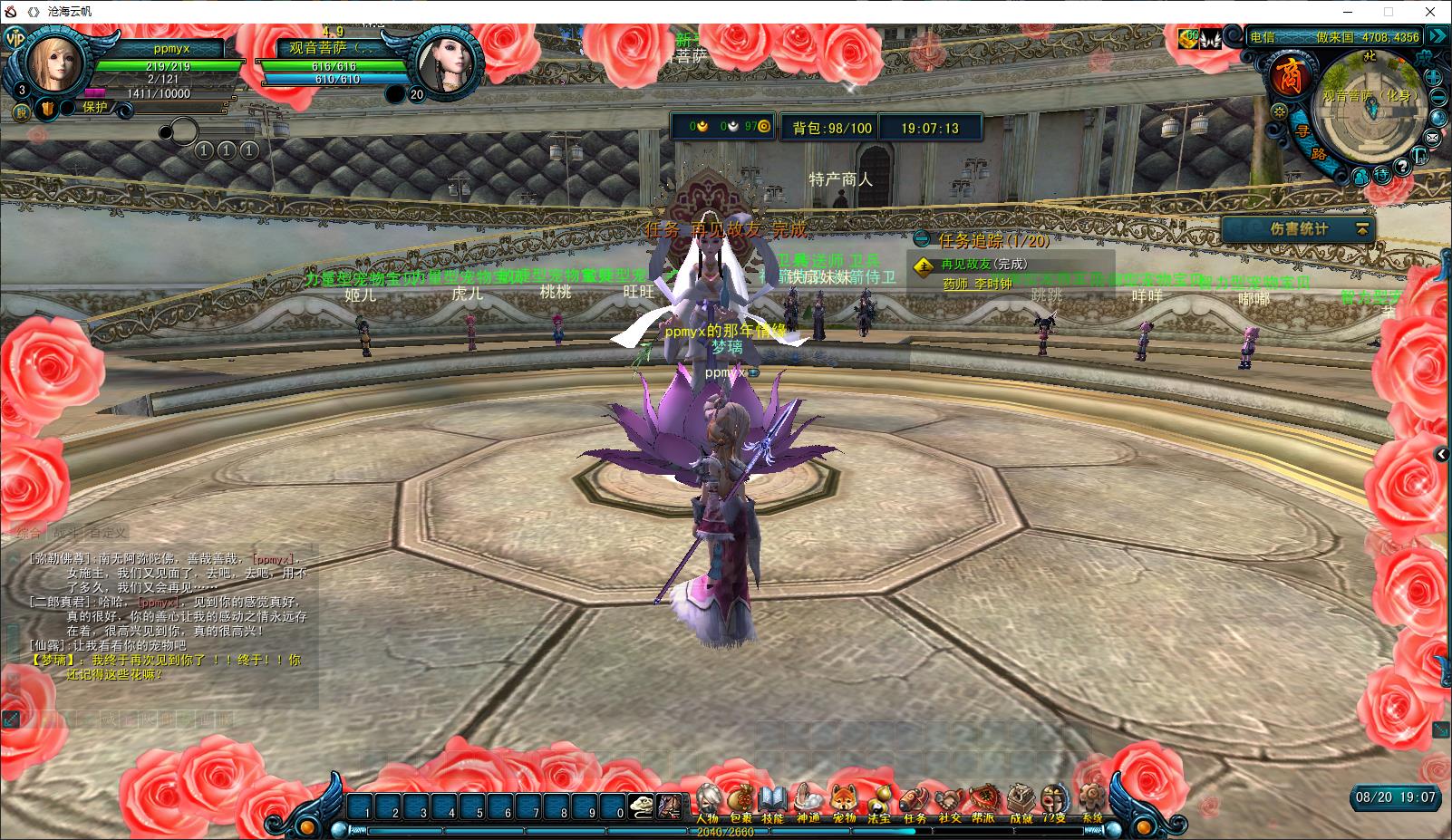Zoom out the minimap with minus button
Viewport: 1452px width, 840px height.
tap(1437, 96)
